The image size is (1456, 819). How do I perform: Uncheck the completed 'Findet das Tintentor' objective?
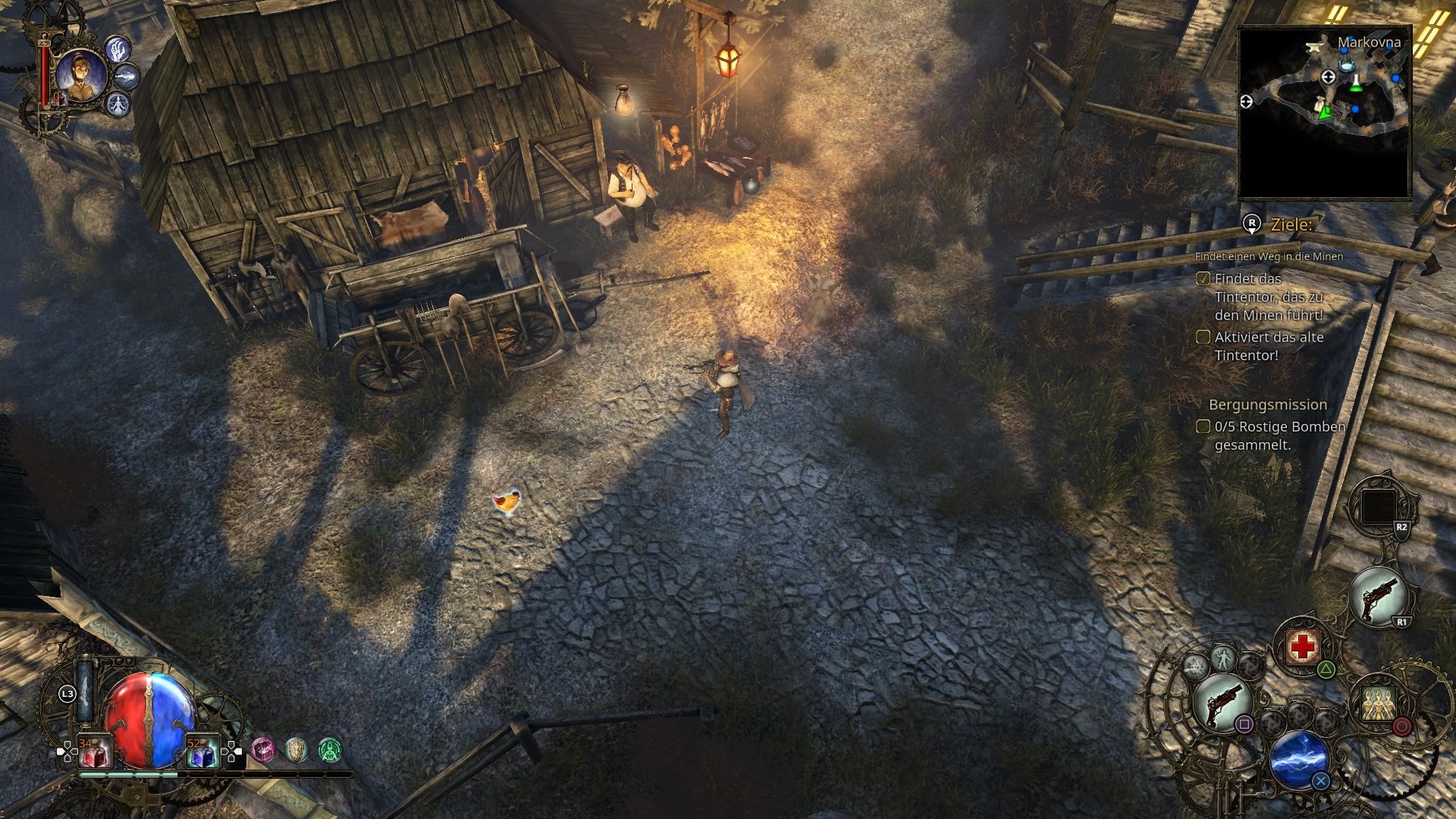pos(1205,280)
